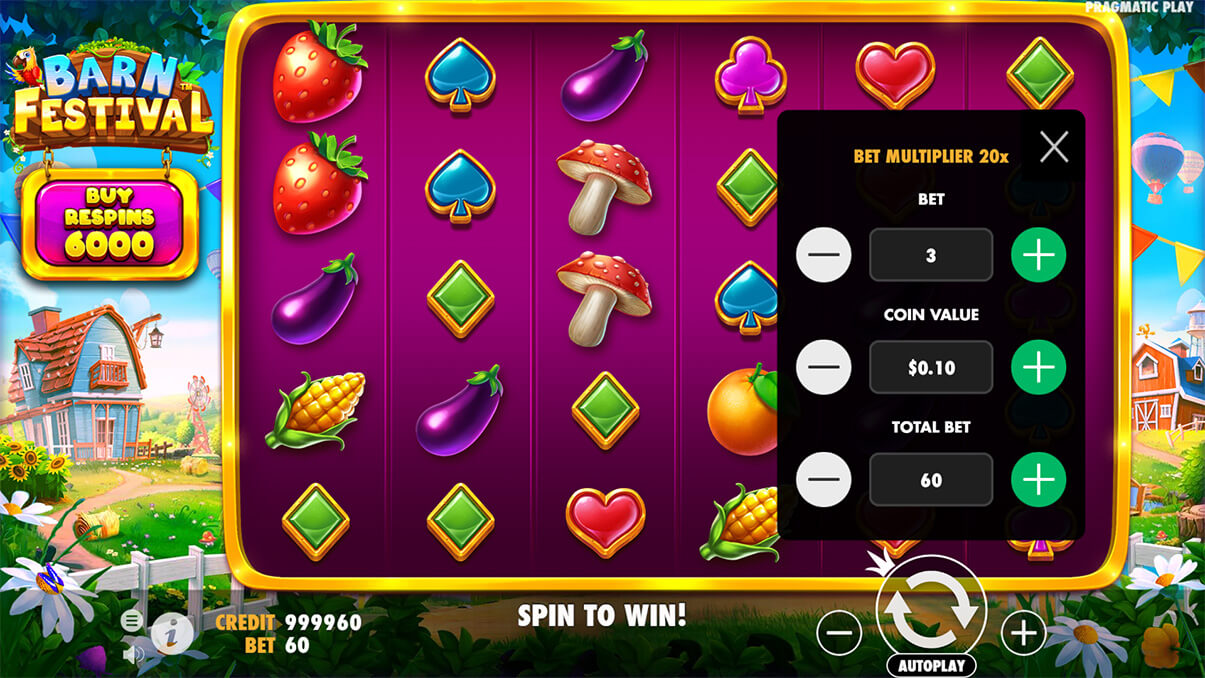Viewport: 1205px width, 678px height.
Task: Open the Autoplay options
Action: 931,666
